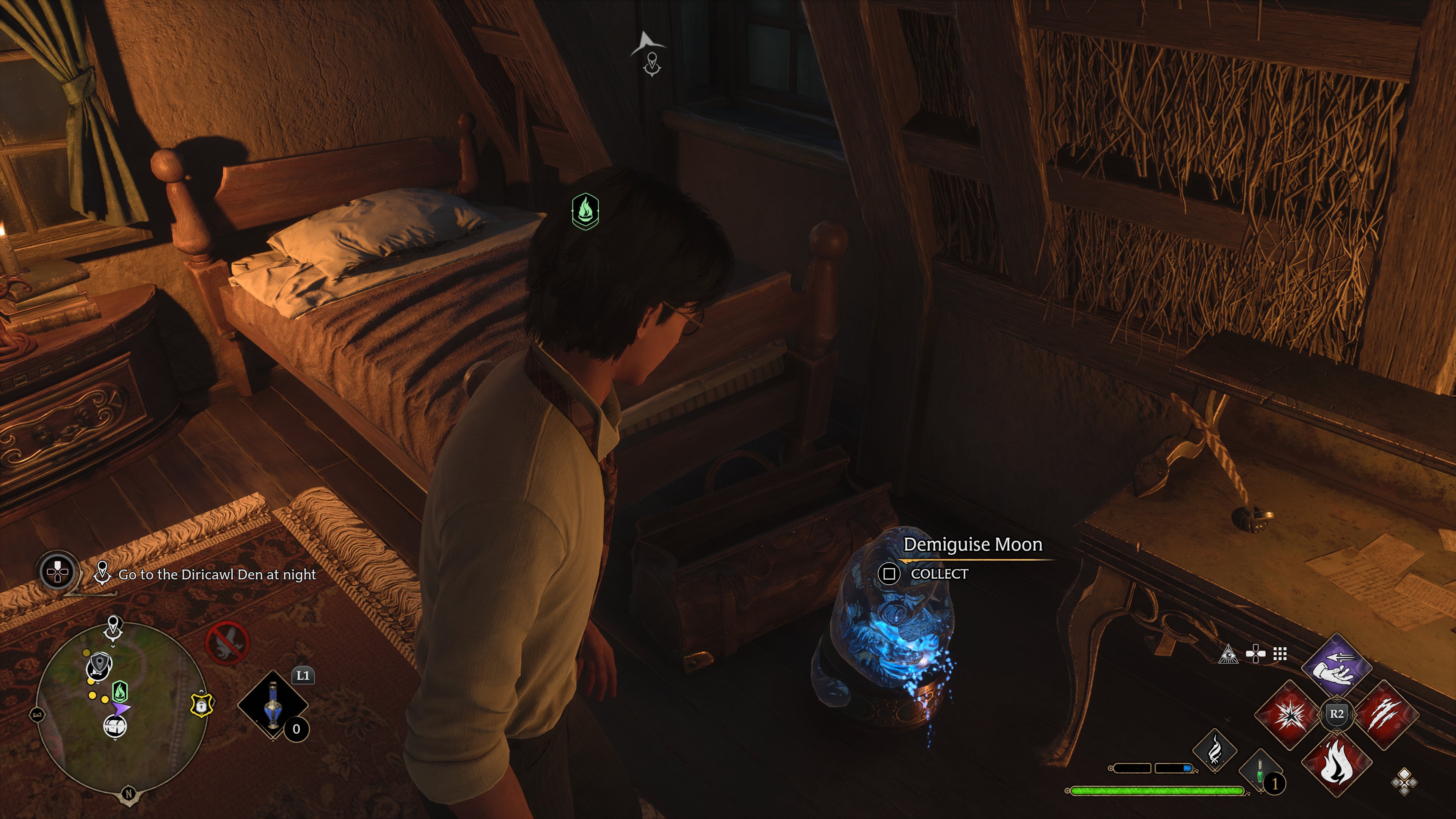Open the nine-dot grid spell menu icon
The image size is (1456, 819).
[1280, 654]
